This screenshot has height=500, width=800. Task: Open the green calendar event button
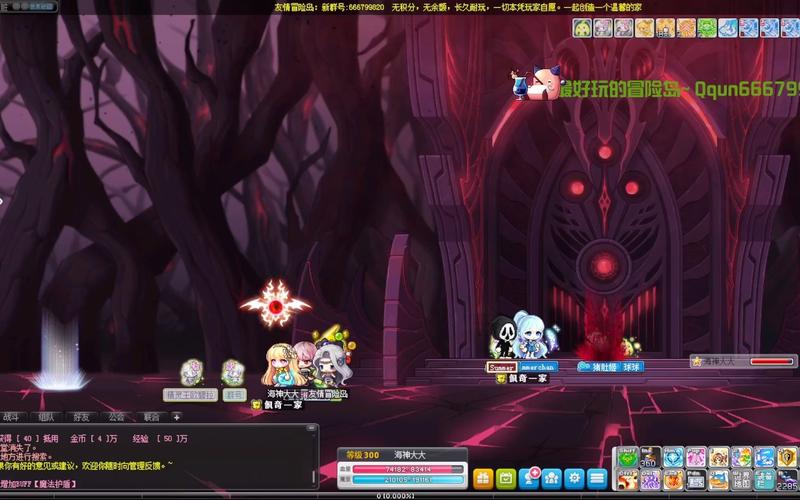tap(506, 477)
